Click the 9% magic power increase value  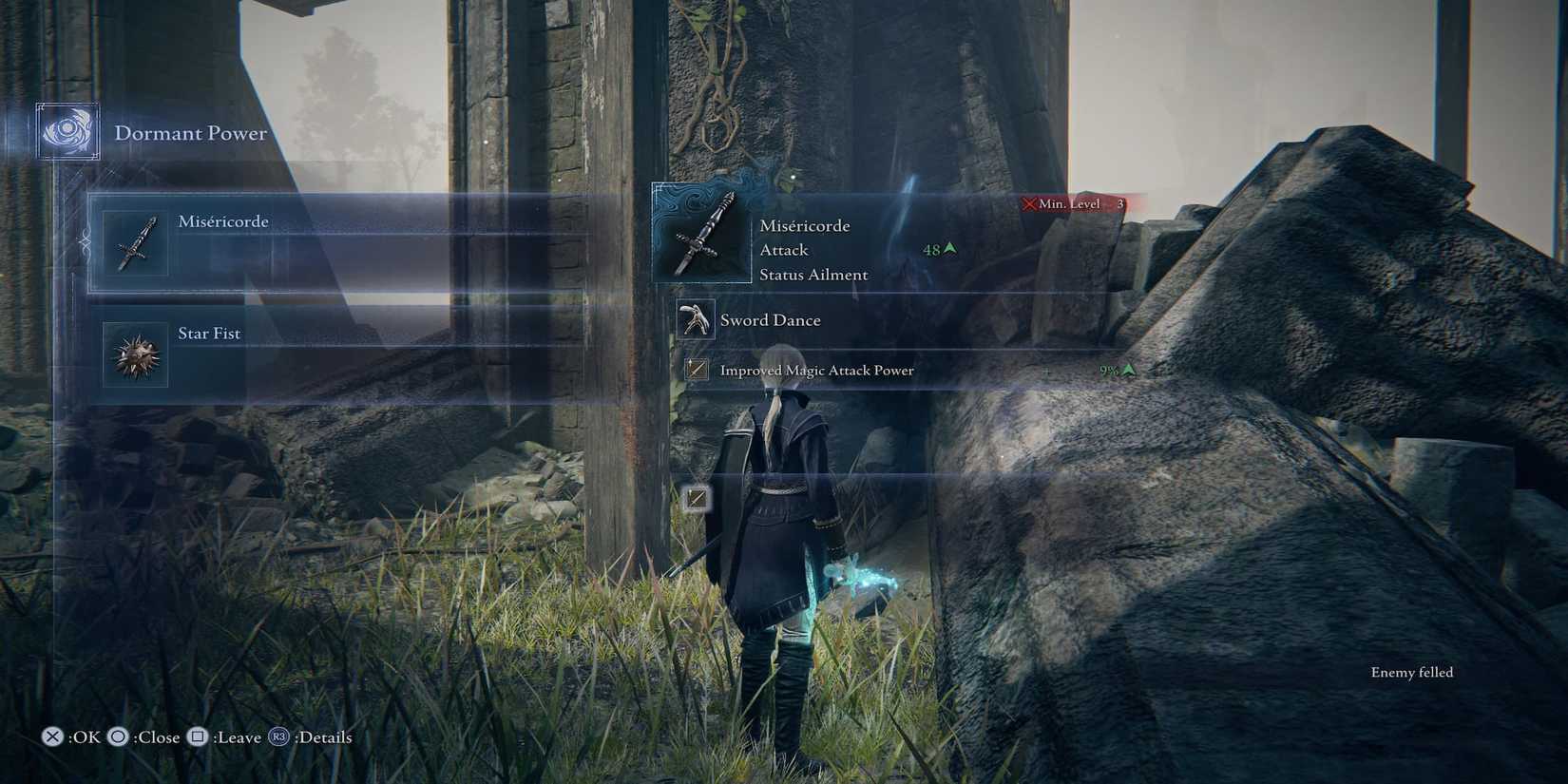1107,371
